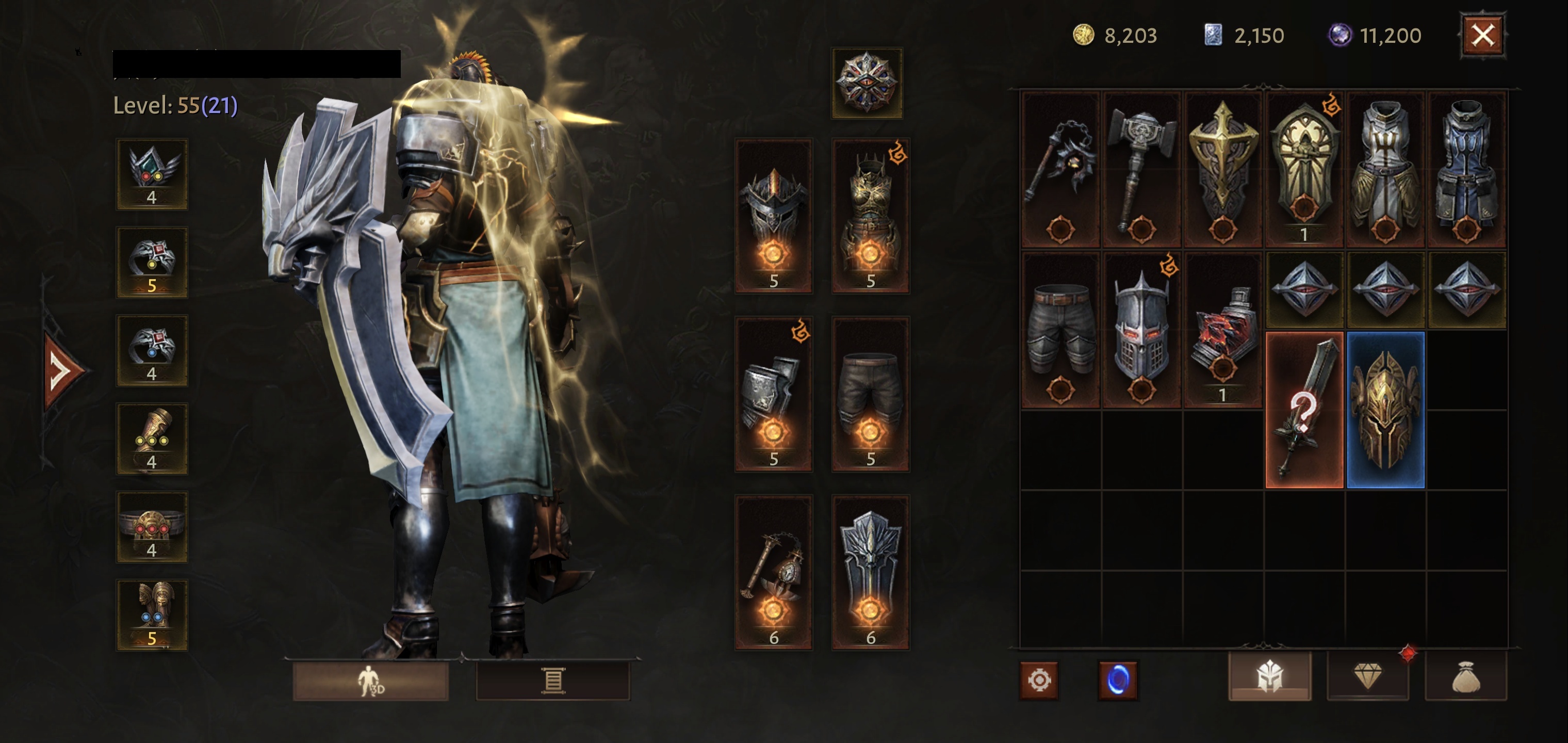
Task: Switch to the 3D character model view
Action: pyautogui.click(x=371, y=681)
